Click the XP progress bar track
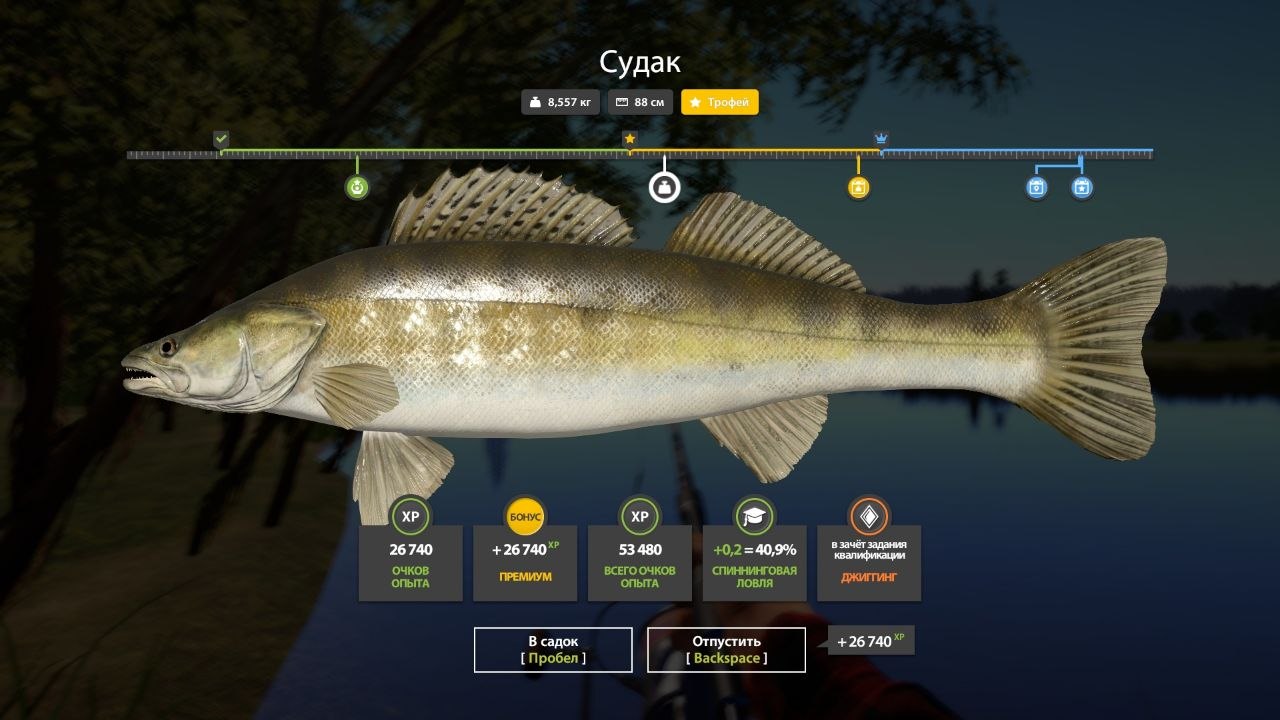Image resolution: width=1280 pixels, height=720 pixels. [x=500, y=154]
